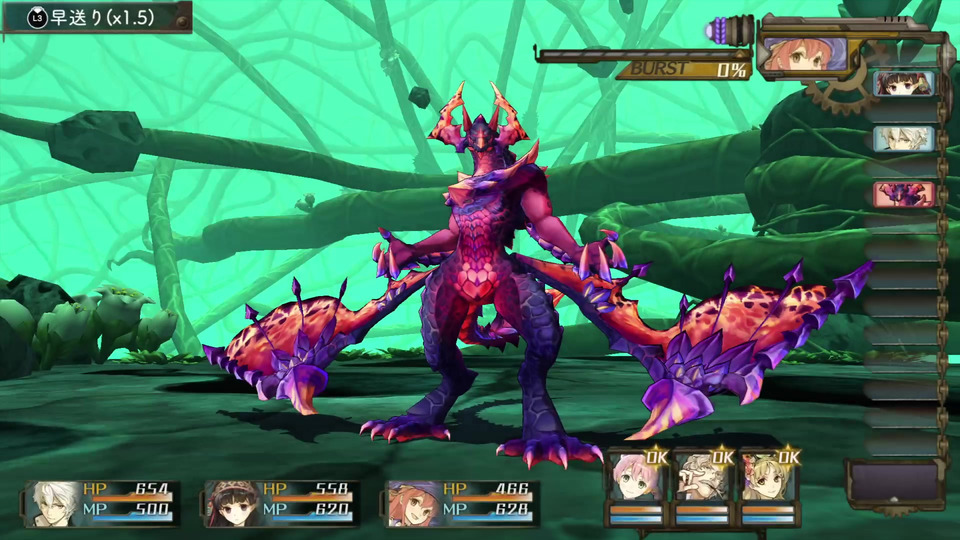The height and width of the screenshot is (540, 960).
Task: Activate the grey-haired support character marked OK
Action: pos(703,484)
